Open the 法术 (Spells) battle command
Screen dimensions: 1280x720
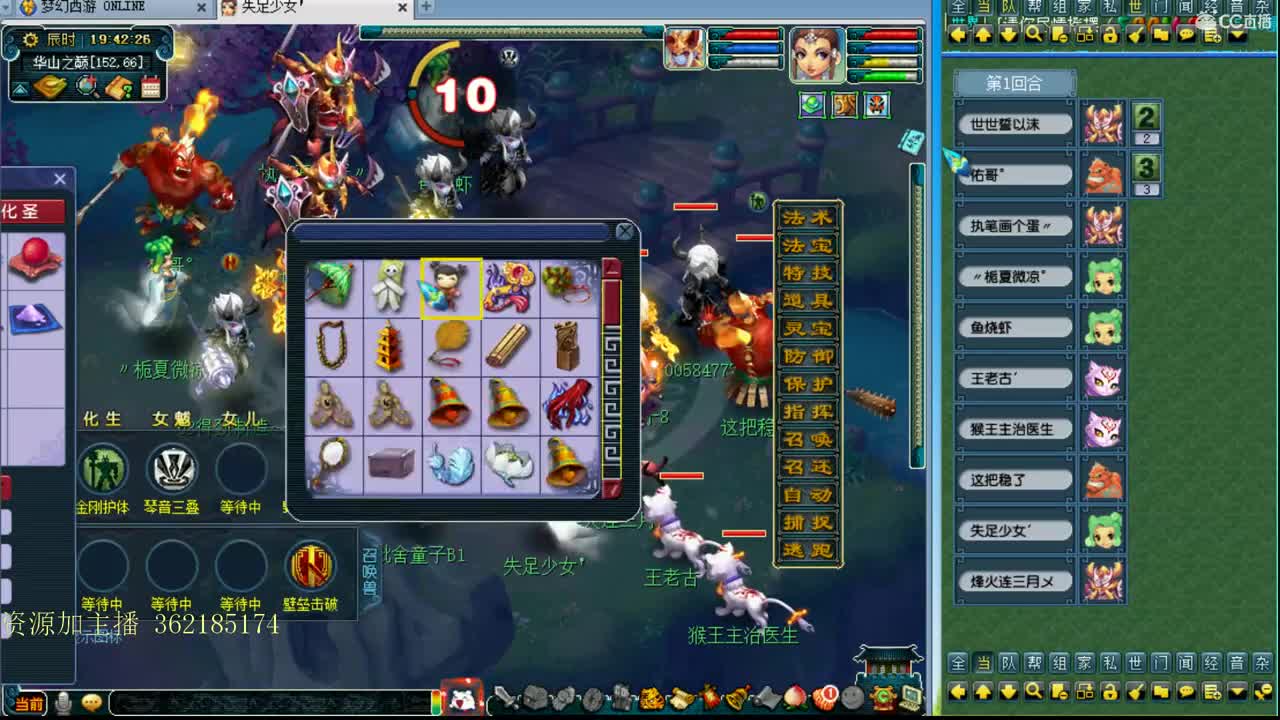[x=805, y=219]
